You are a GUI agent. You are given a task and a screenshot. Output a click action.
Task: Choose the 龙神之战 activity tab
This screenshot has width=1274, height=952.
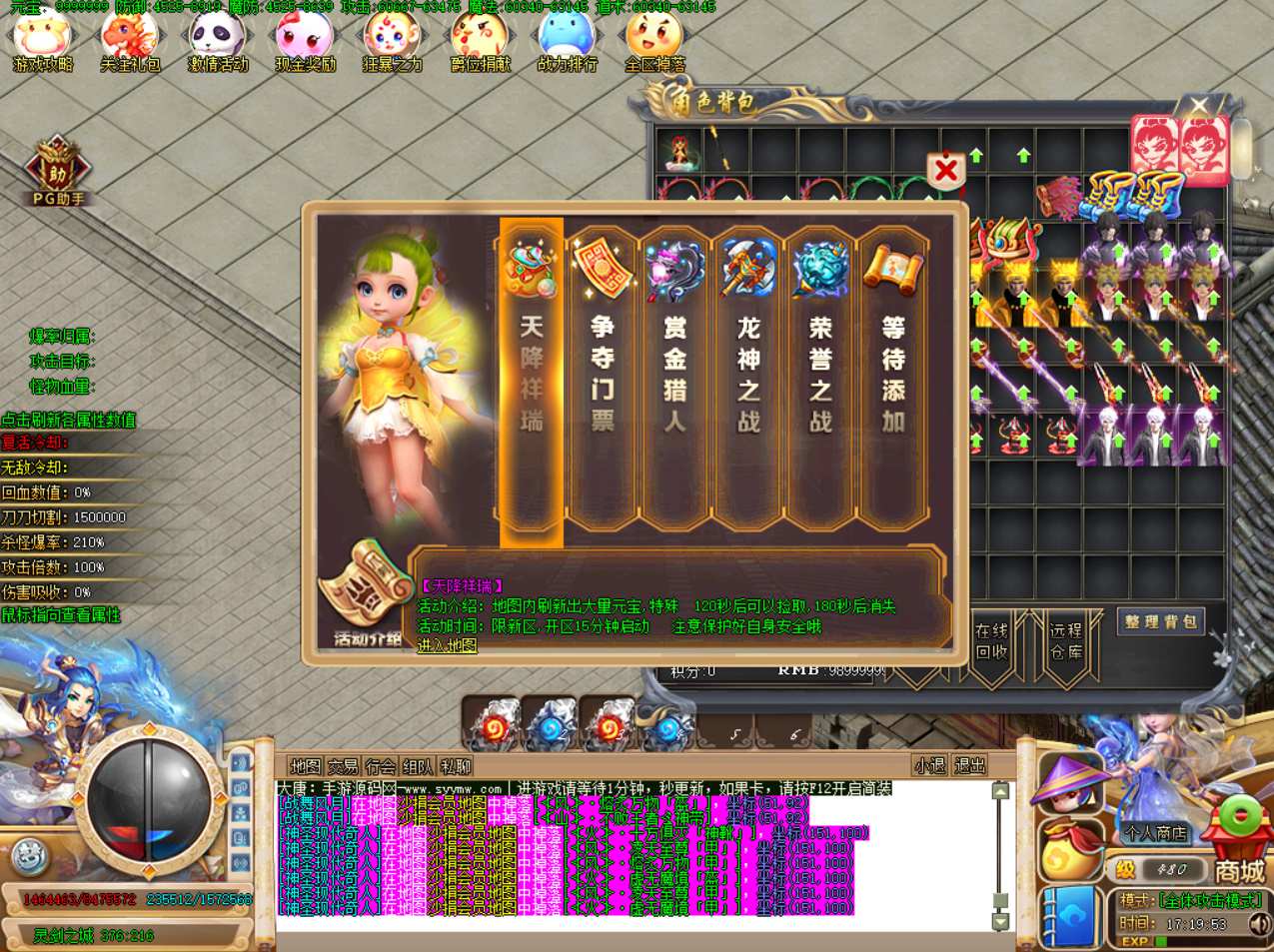point(748,376)
